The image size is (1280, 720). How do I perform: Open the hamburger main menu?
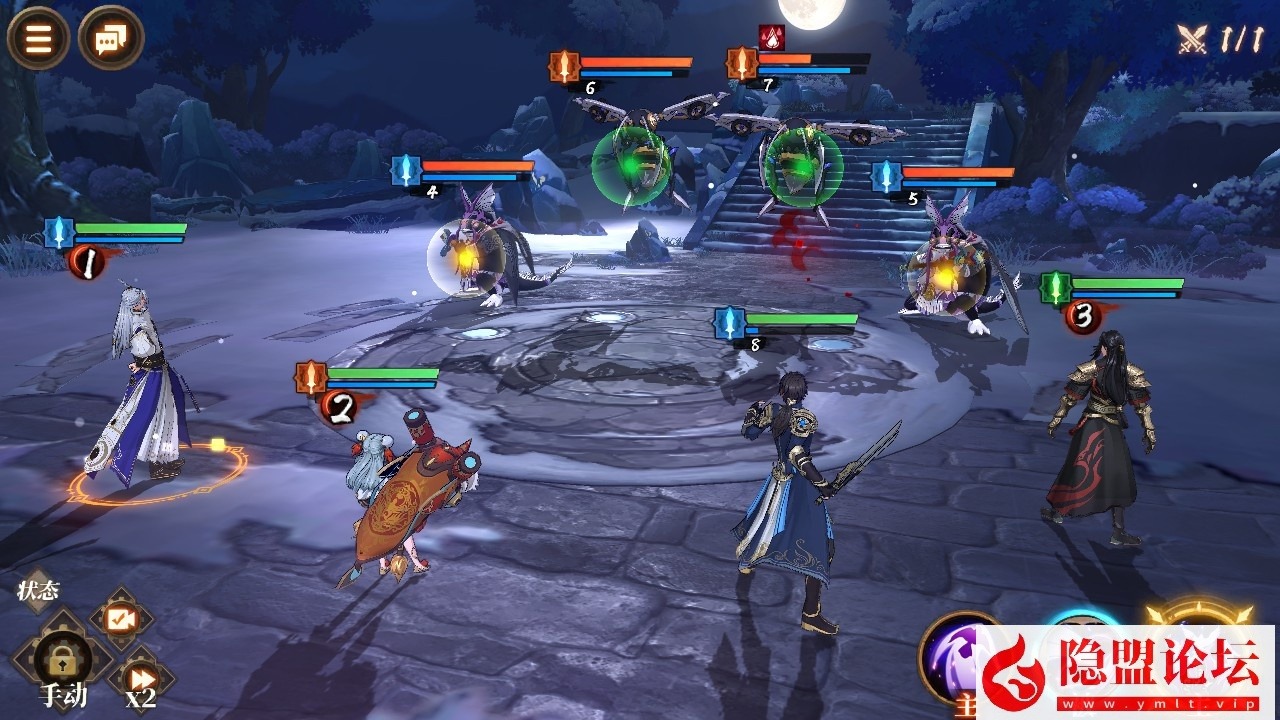coord(38,38)
